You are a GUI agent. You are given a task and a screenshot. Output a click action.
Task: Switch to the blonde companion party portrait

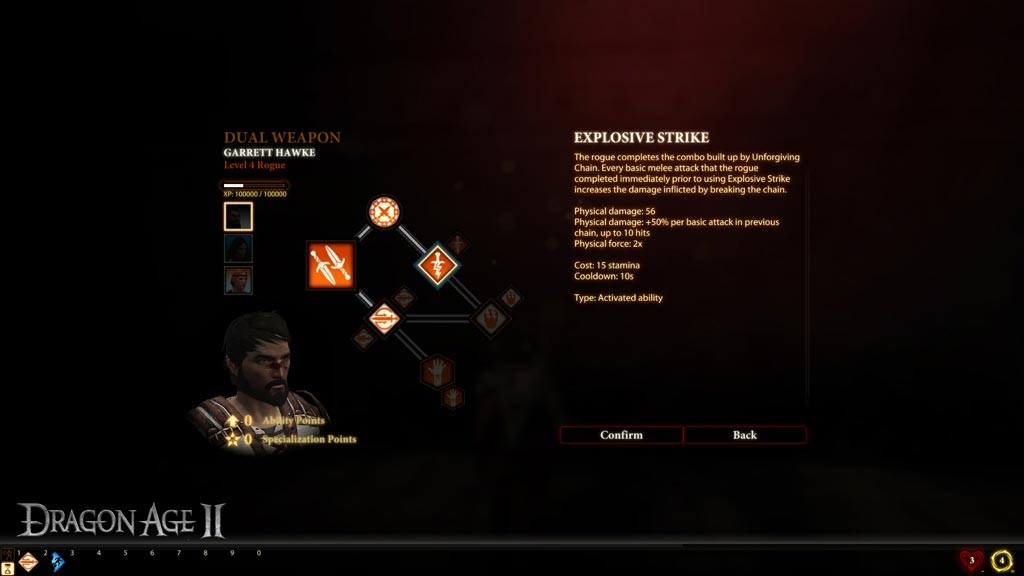(x=238, y=280)
